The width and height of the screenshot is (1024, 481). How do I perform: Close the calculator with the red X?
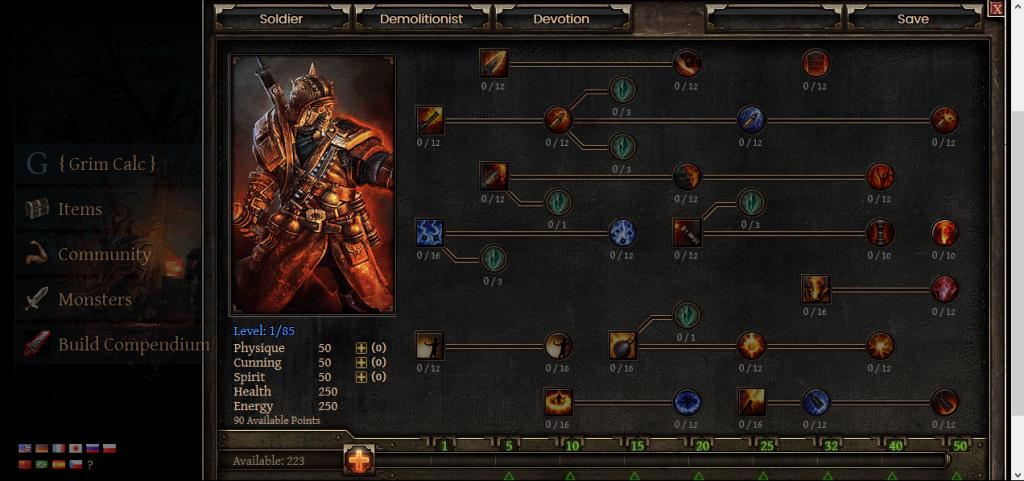[x=996, y=8]
